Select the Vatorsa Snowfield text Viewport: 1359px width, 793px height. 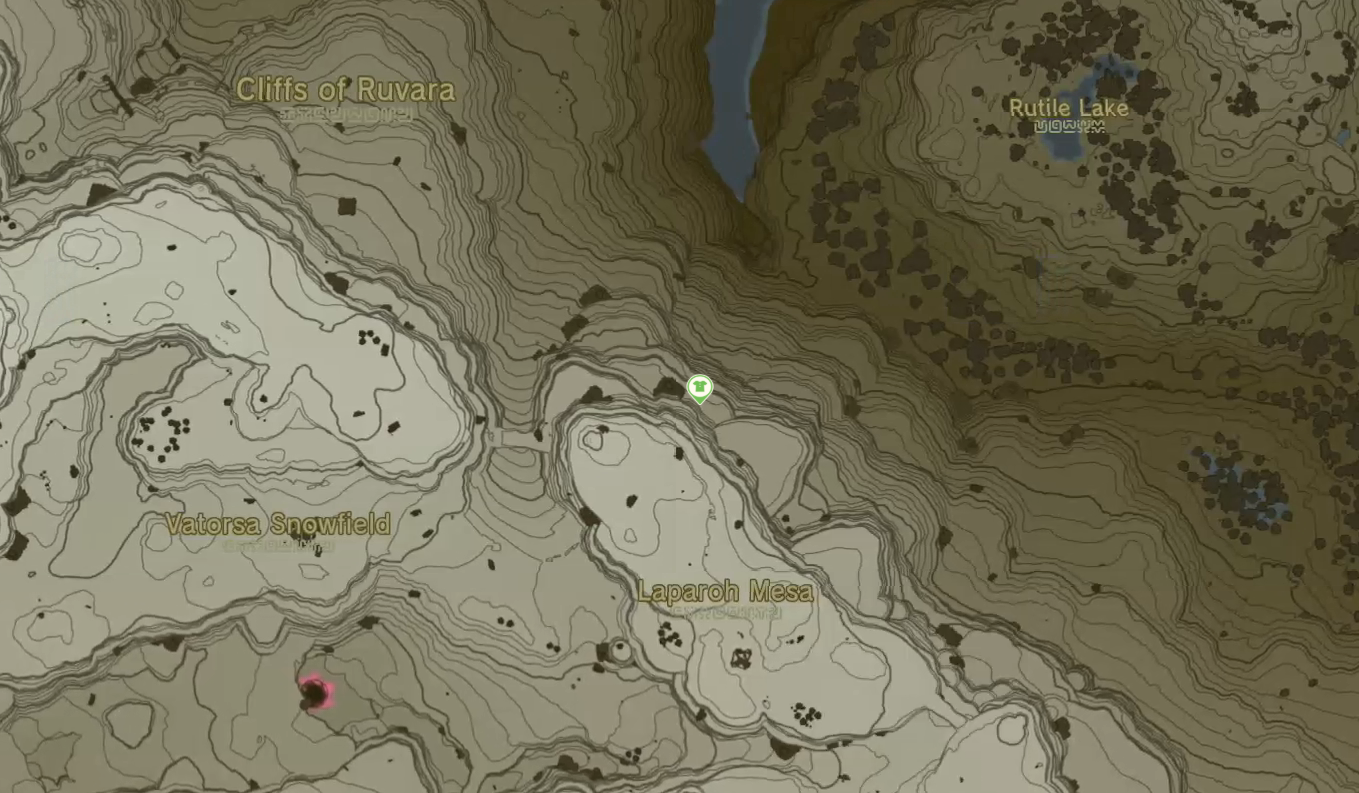(278, 523)
